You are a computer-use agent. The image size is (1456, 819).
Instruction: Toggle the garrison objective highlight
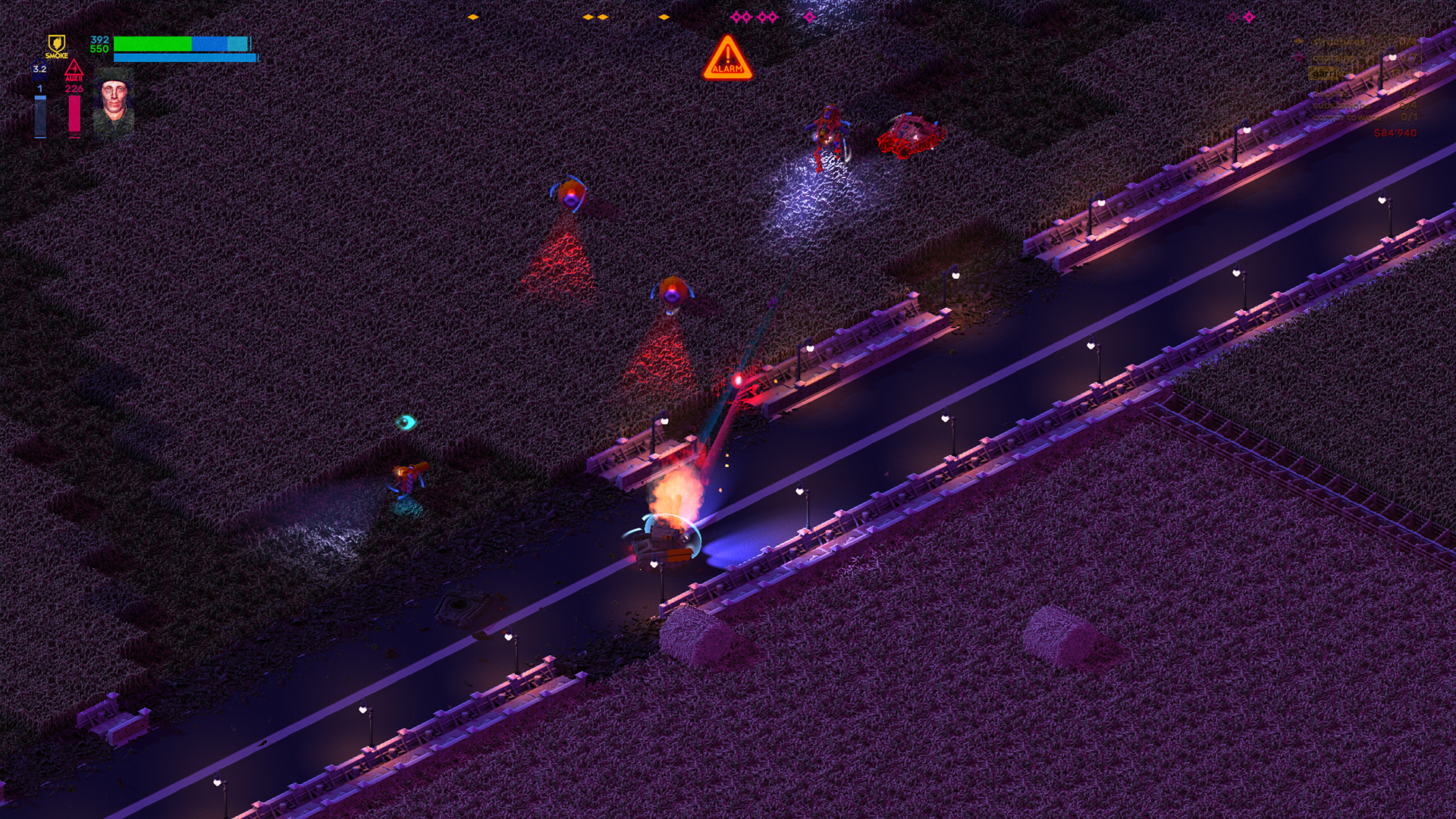[1326, 74]
